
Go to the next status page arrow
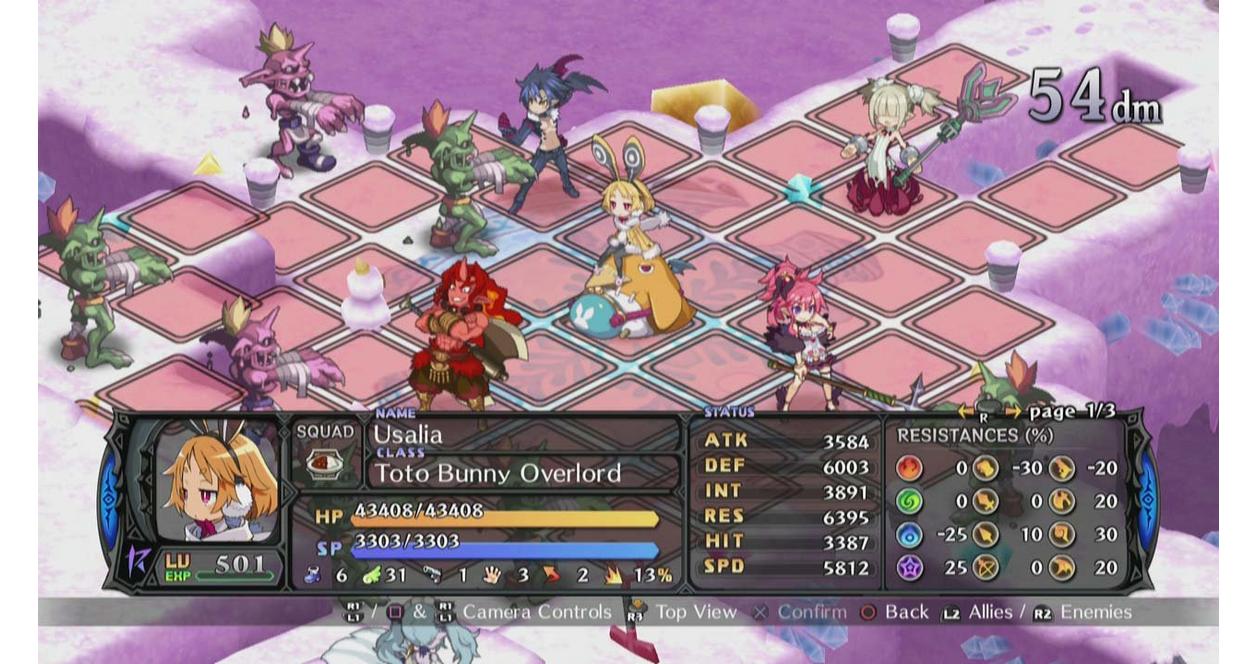pos(1013,412)
